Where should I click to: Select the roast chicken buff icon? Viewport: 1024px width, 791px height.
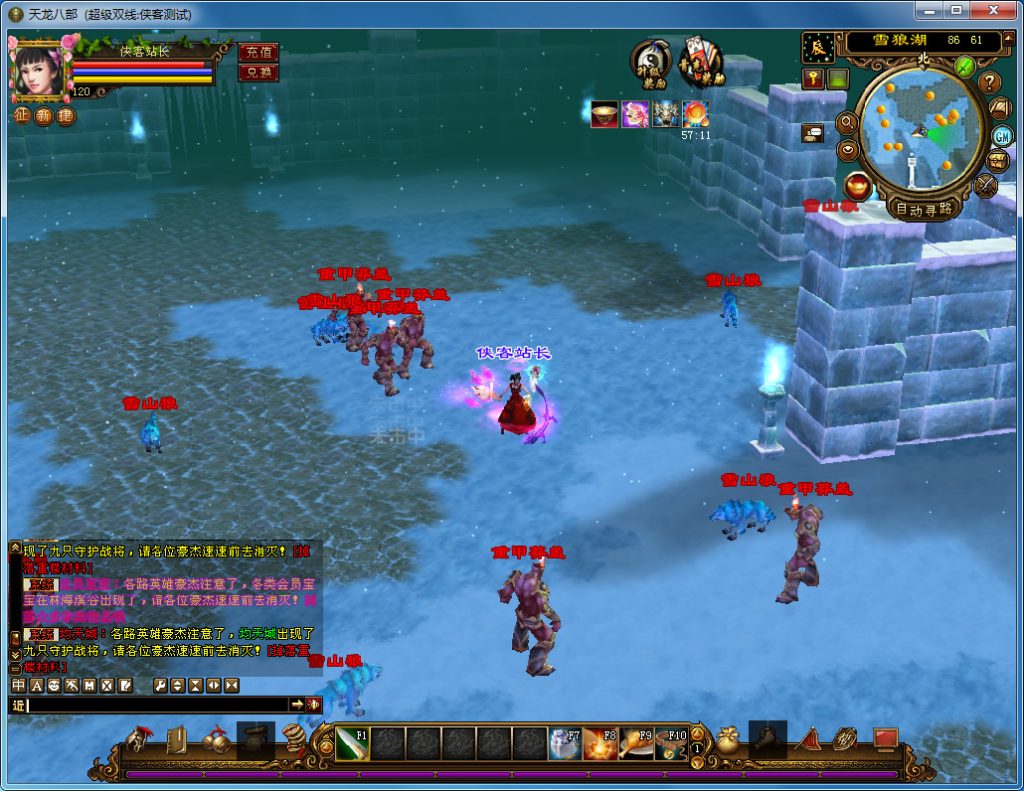pos(604,114)
